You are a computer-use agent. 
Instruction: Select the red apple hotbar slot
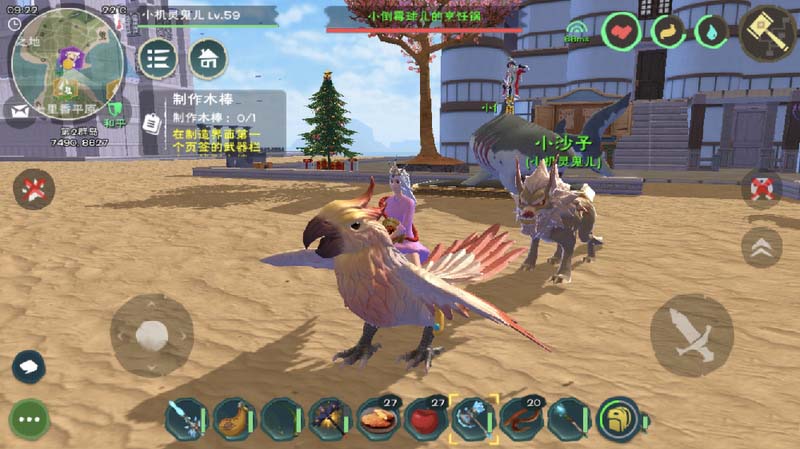427,419
